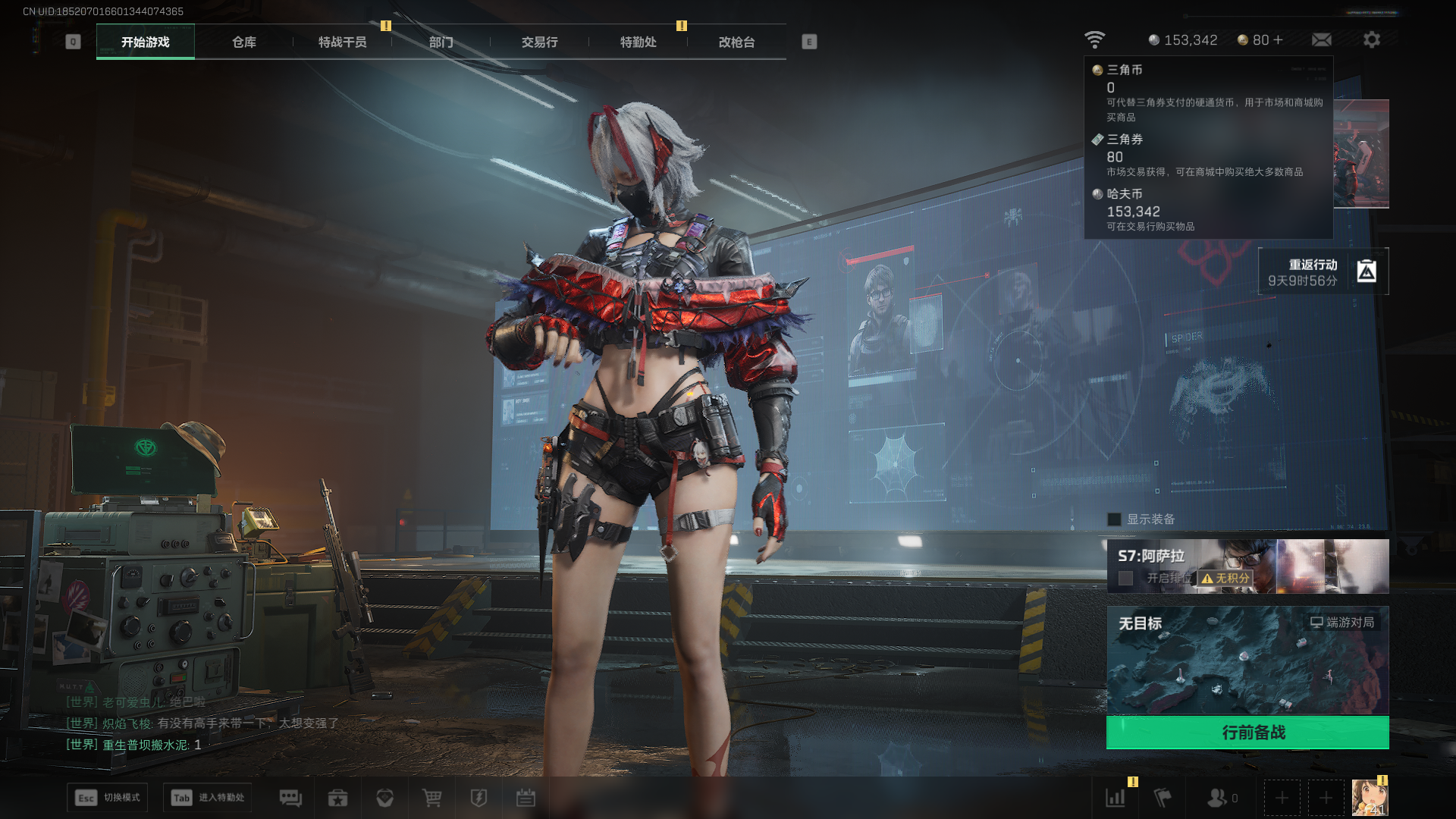Open the friends list icon
This screenshot has width=1456, height=819.
pyautogui.click(x=1217, y=798)
